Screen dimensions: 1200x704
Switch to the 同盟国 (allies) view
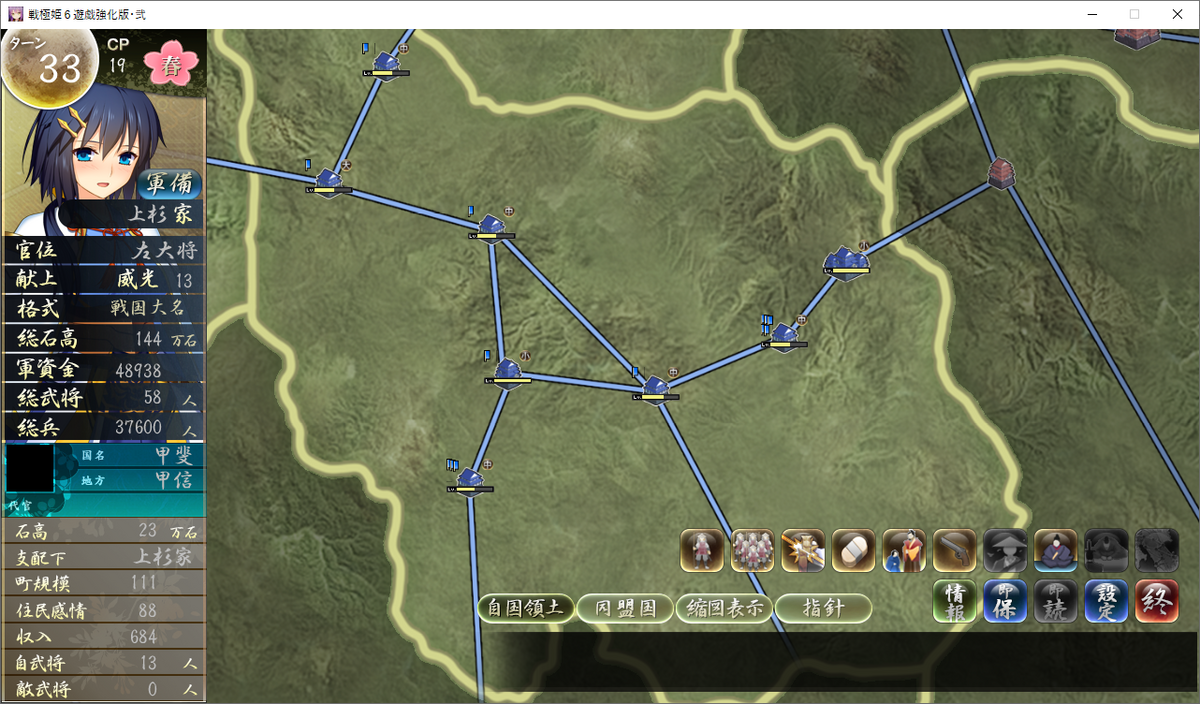click(625, 608)
